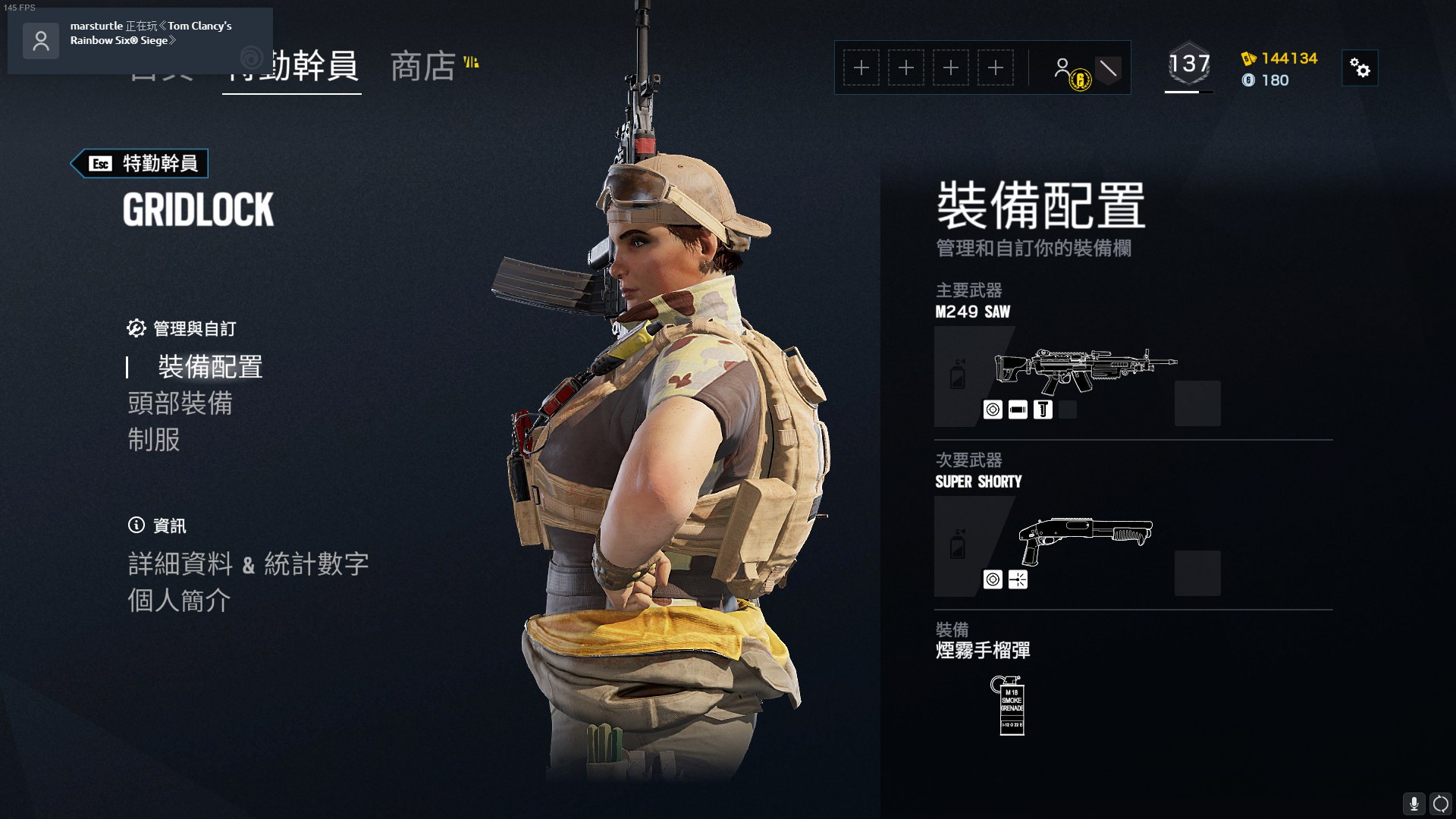The image size is (1456, 819).
Task: Open the player profile squad icon
Action: click(1063, 69)
